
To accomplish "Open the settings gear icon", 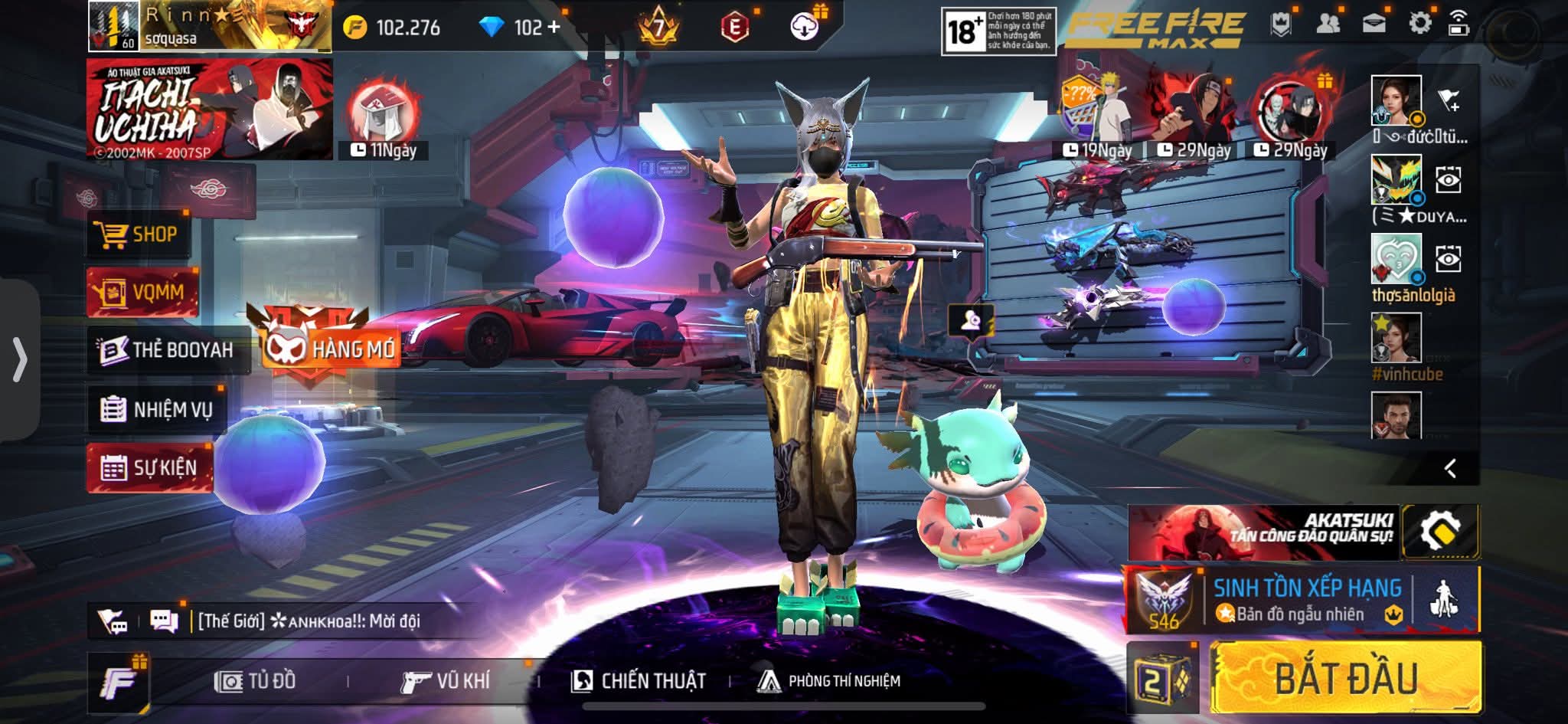I will [1419, 24].
